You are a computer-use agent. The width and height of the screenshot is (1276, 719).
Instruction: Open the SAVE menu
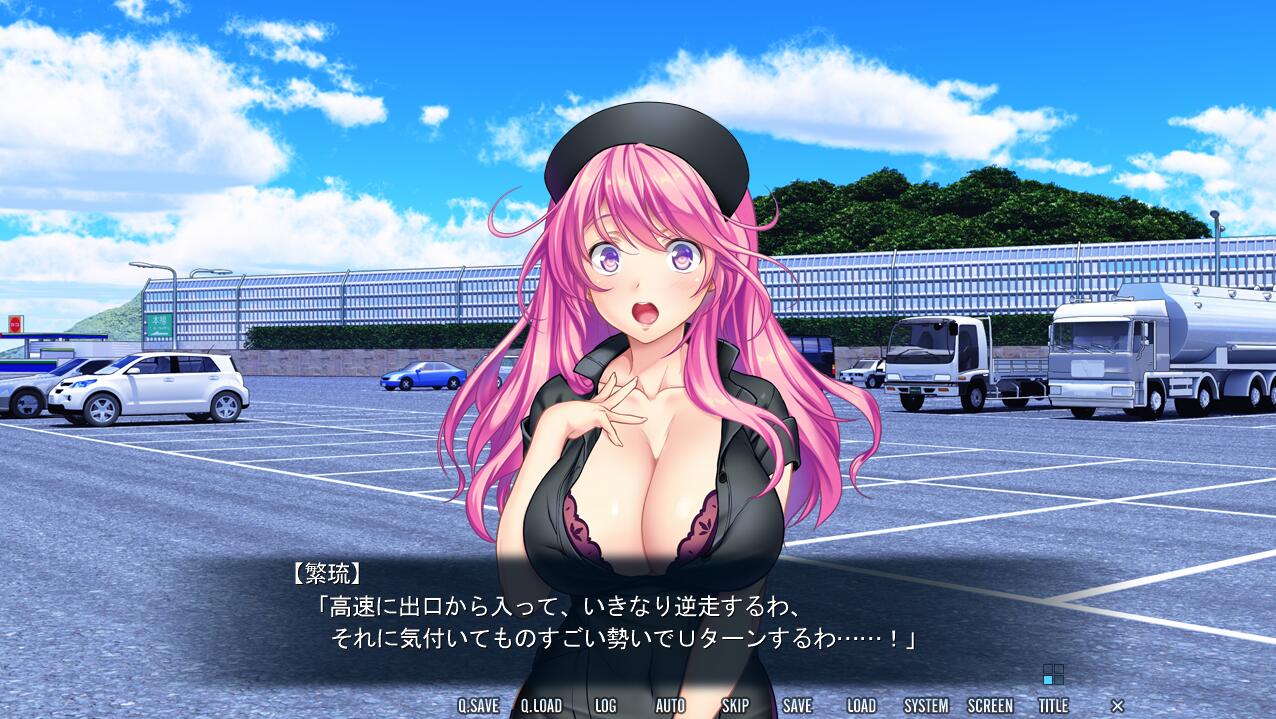(797, 705)
